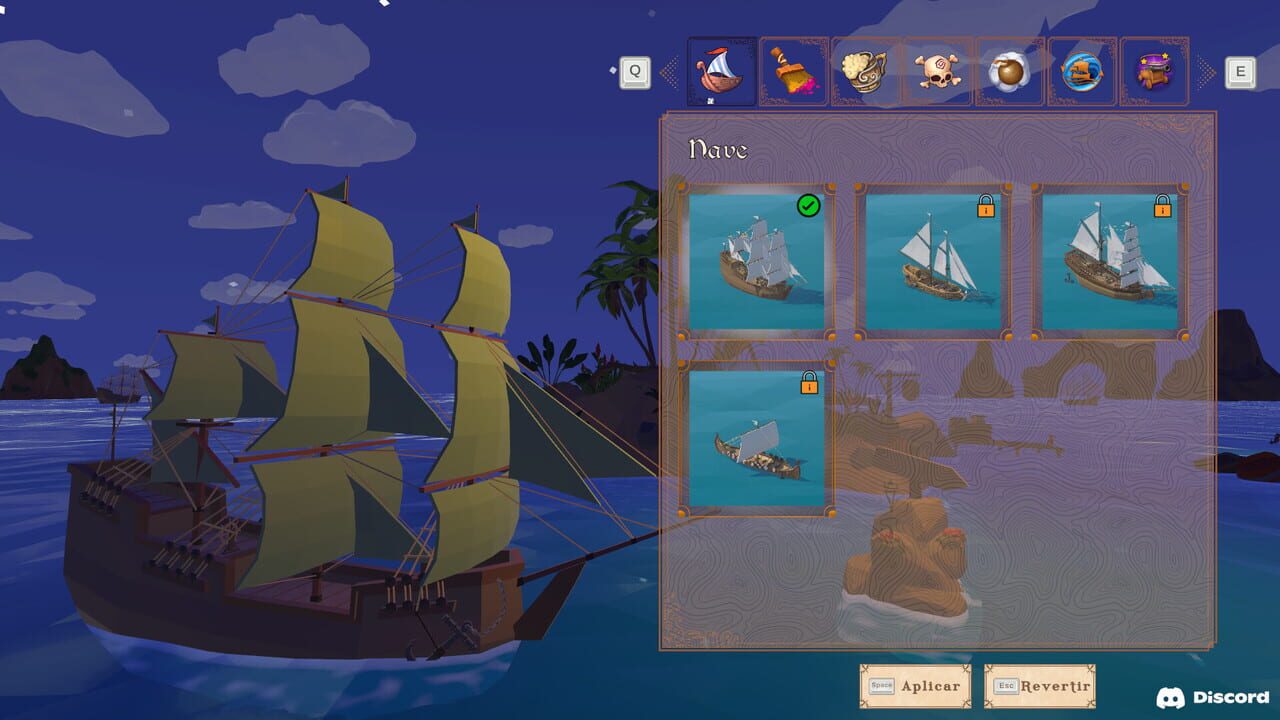The image size is (1280, 720).
Task: Click the lock badge on the schooner ship
Action: 986,207
